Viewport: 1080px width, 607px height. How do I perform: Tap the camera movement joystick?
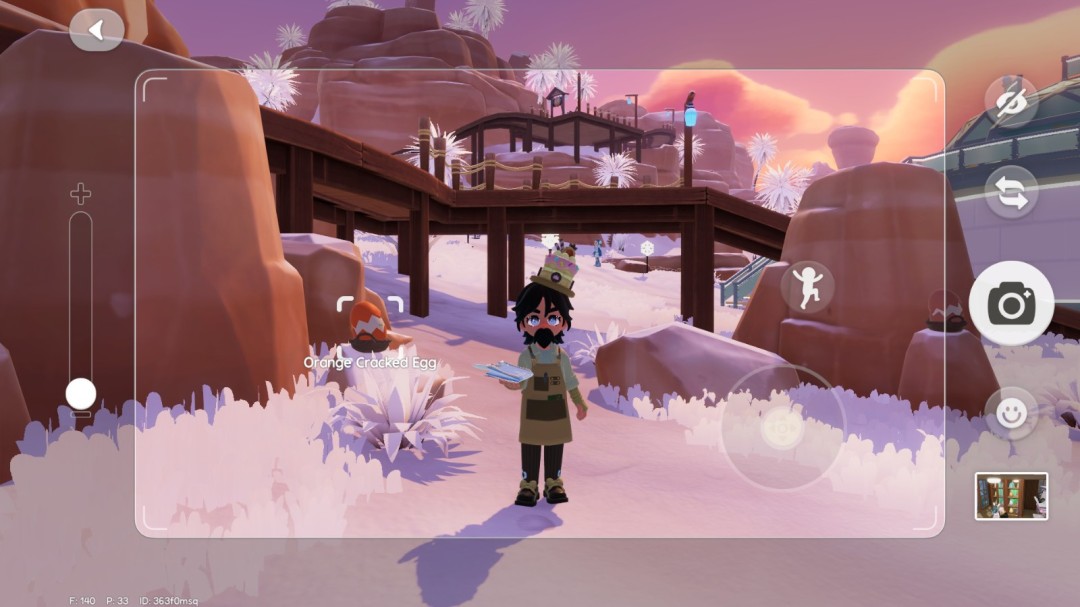pyautogui.click(x=782, y=428)
